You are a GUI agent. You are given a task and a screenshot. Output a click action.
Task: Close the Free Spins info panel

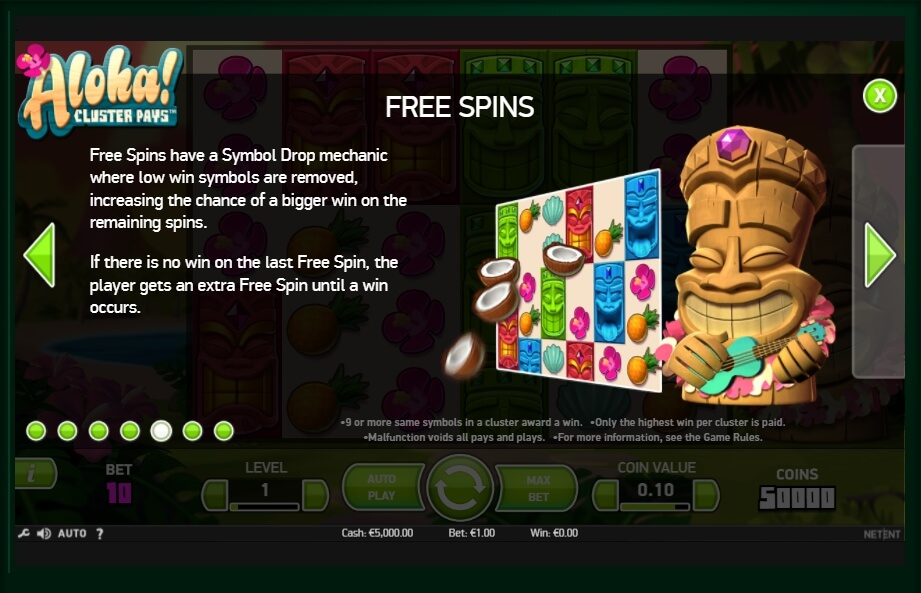pos(879,96)
